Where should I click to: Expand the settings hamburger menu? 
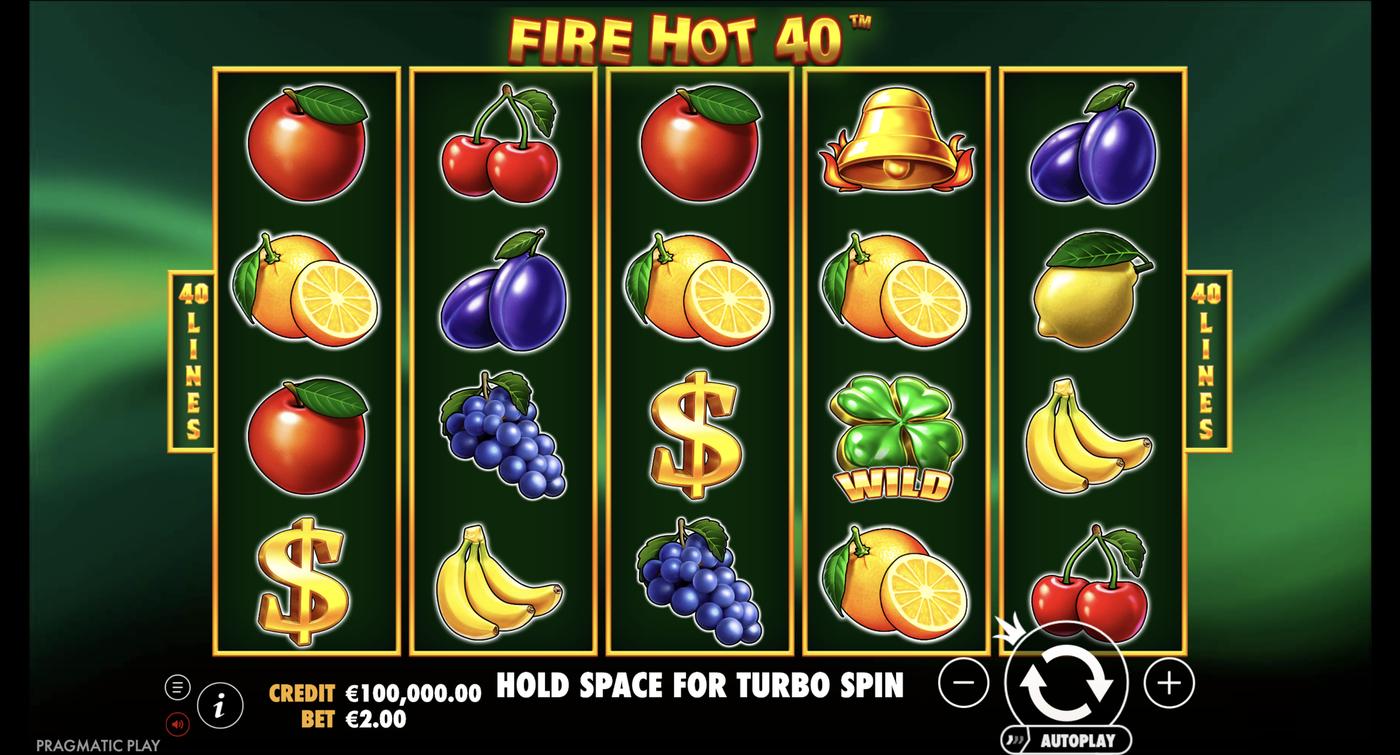(x=178, y=687)
